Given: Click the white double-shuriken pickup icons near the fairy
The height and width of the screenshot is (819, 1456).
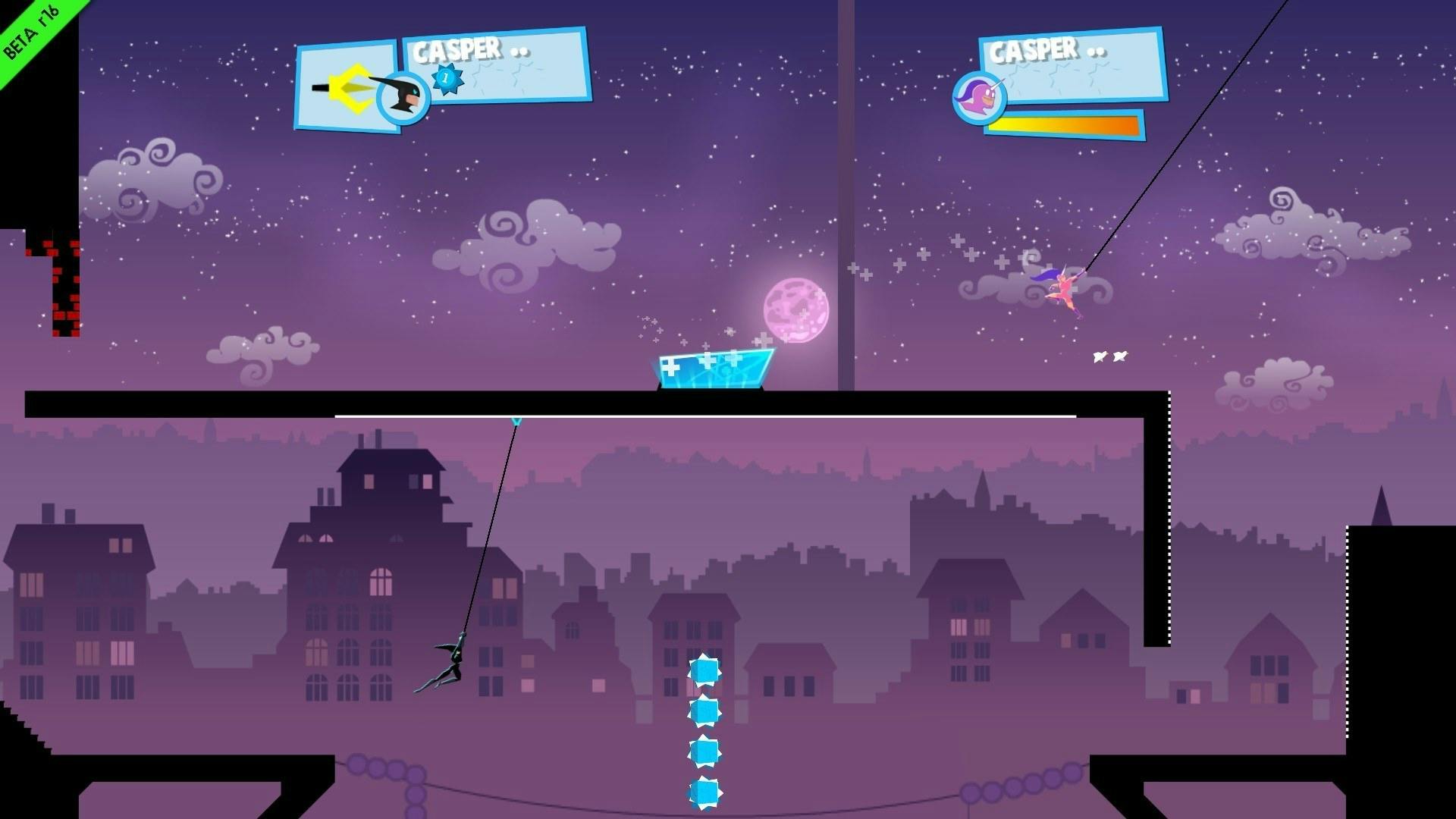Looking at the screenshot, I should coord(1109,355).
